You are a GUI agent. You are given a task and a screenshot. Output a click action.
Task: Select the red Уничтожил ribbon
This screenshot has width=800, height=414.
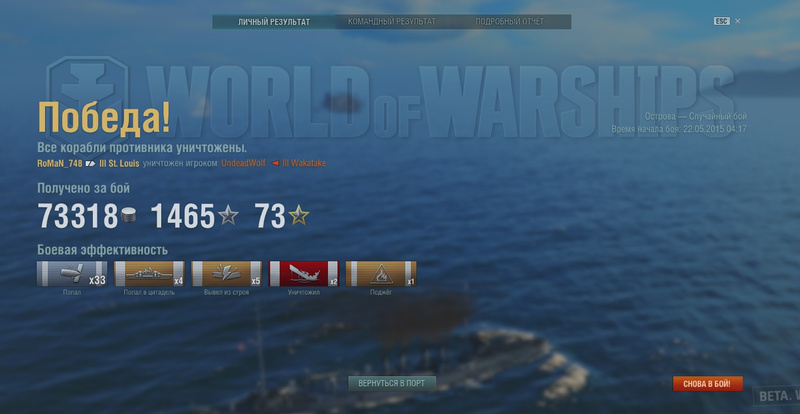[x=303, y=274]
